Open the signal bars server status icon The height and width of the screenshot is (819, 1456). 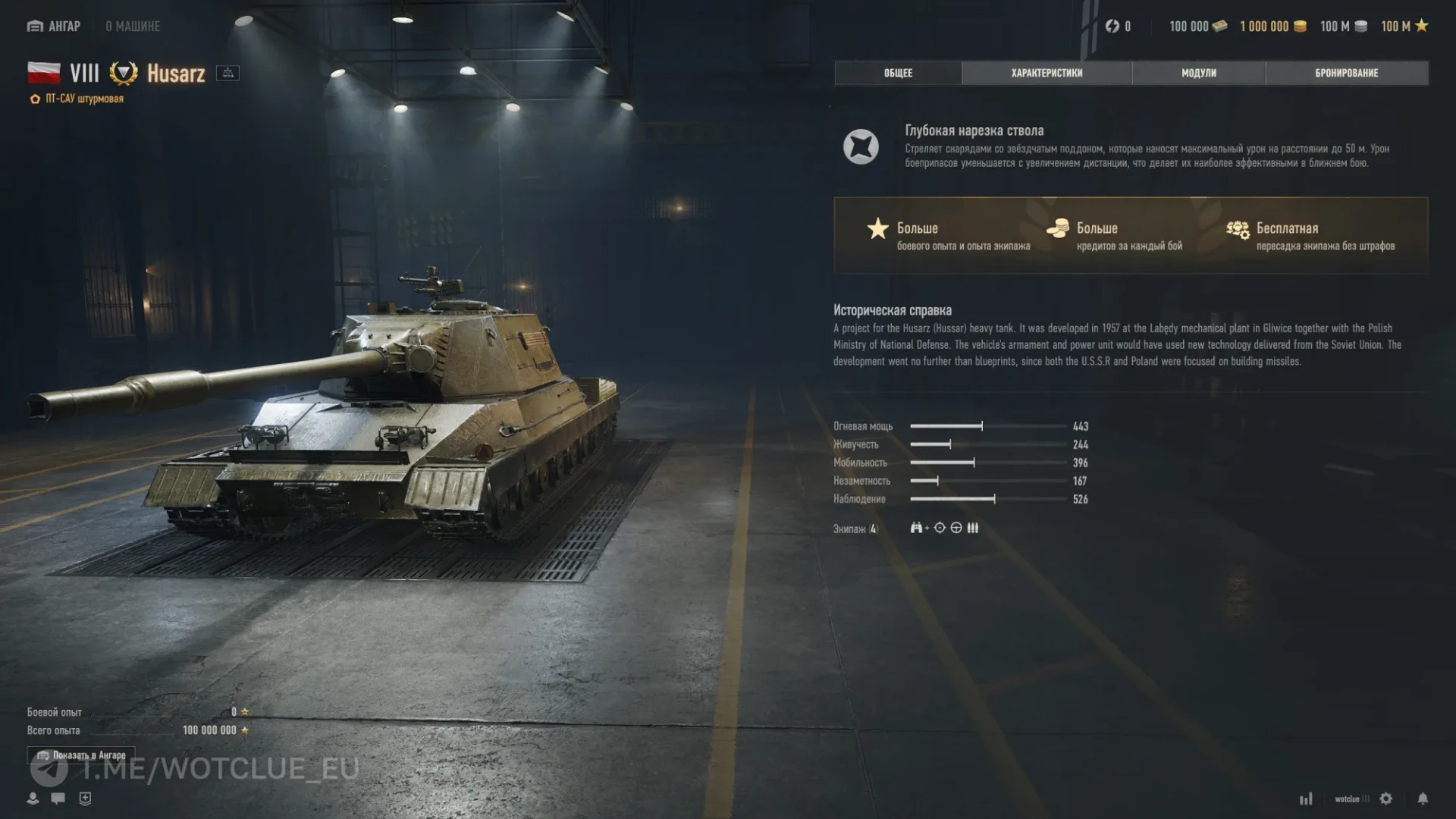tap(1306, 799)
